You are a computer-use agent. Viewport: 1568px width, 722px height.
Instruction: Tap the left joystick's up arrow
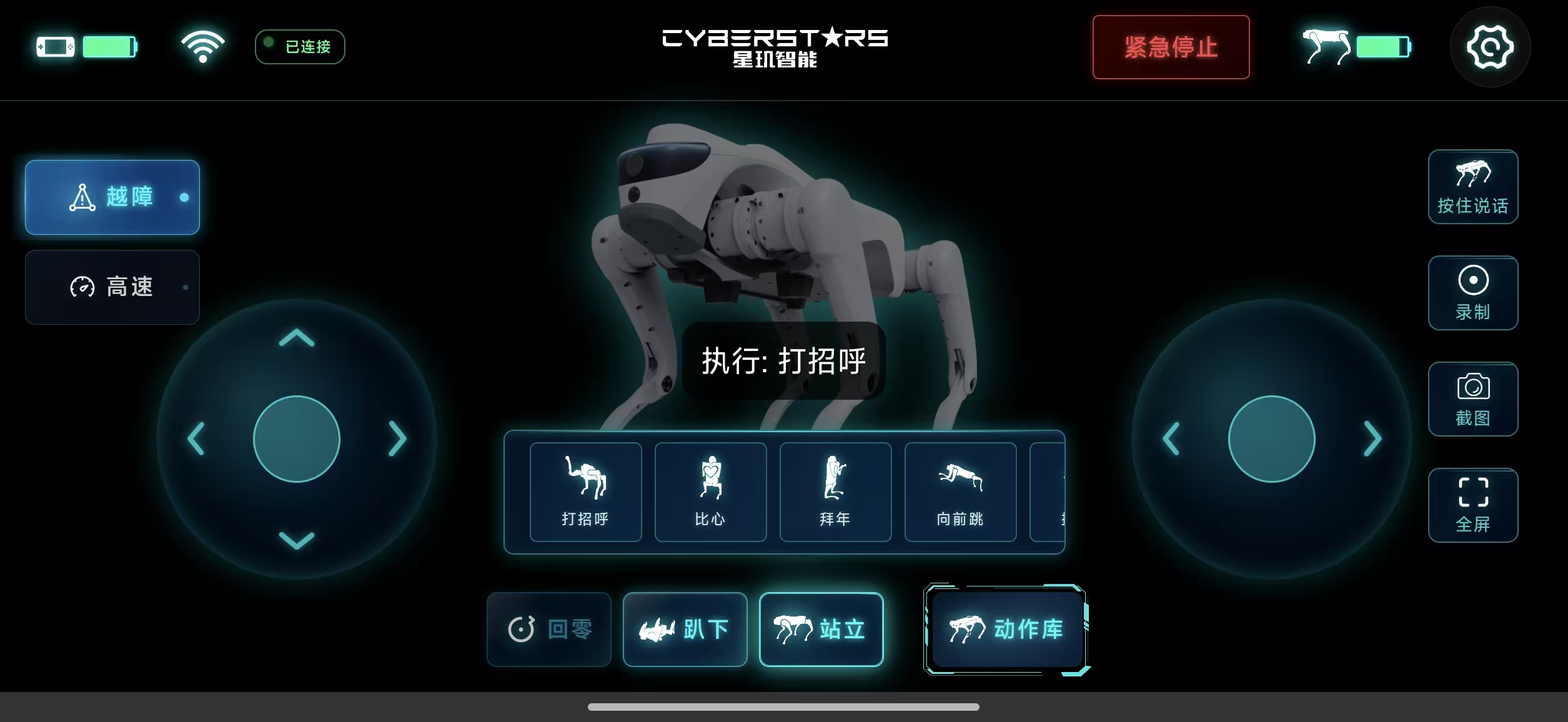coord(297,339)
